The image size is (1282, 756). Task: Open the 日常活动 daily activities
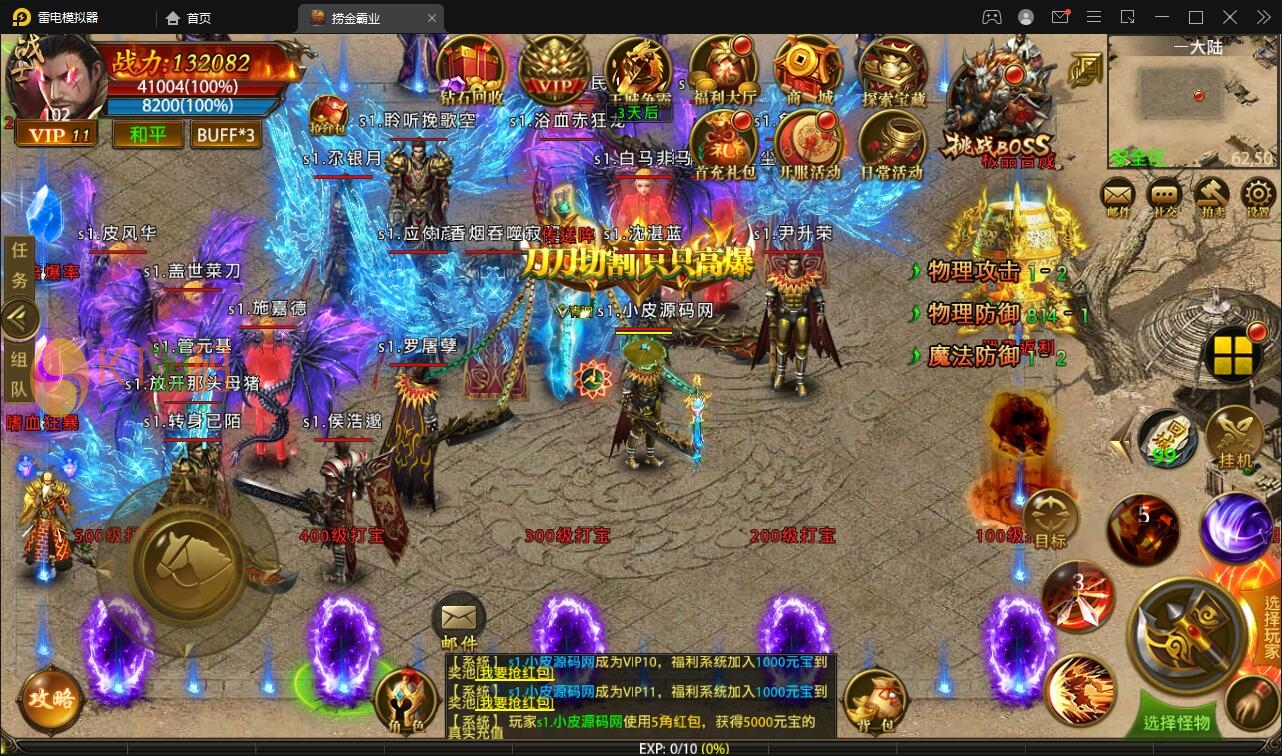point(892,145)
